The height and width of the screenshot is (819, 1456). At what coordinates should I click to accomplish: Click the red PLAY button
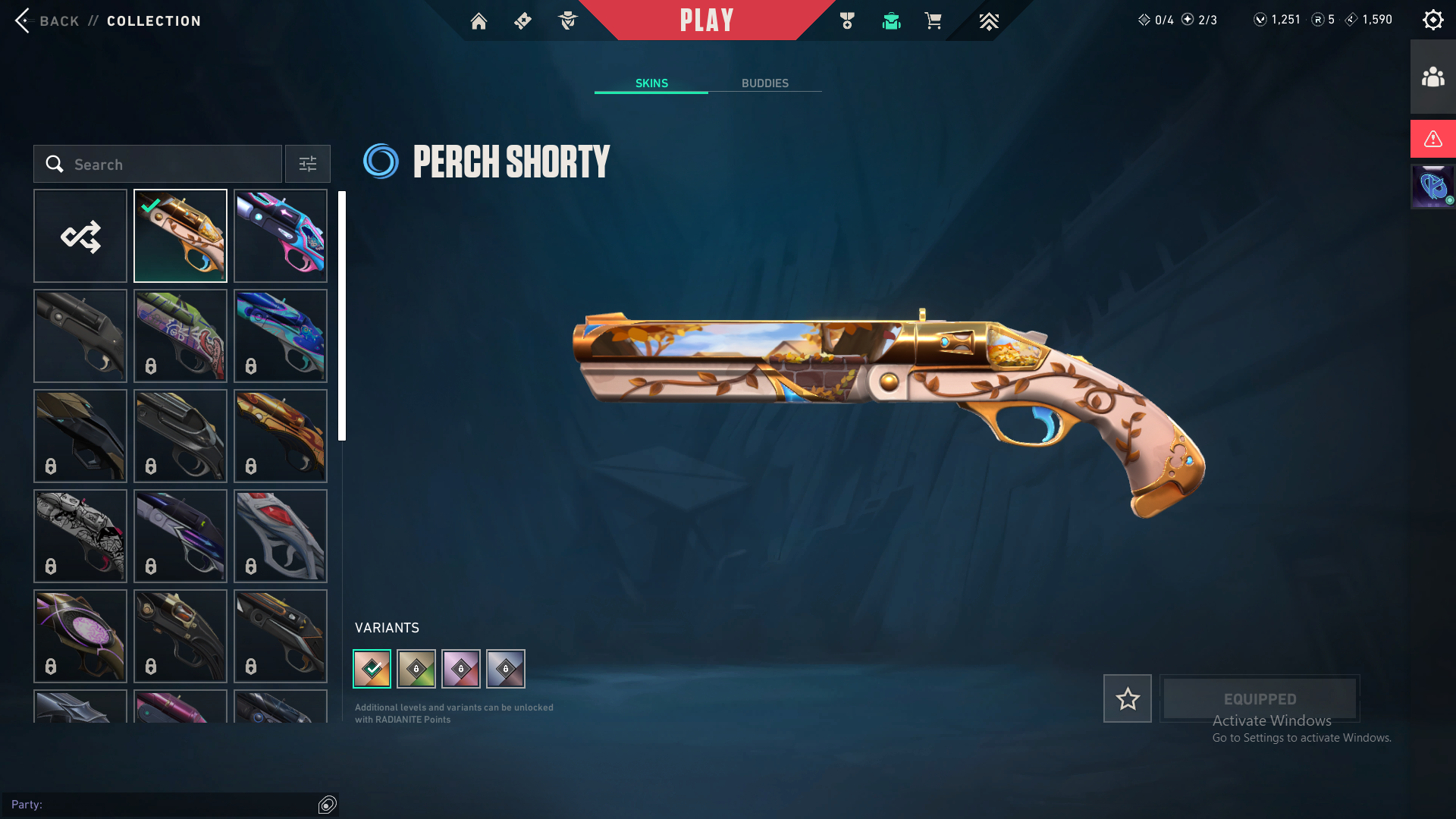click(706, 20)
